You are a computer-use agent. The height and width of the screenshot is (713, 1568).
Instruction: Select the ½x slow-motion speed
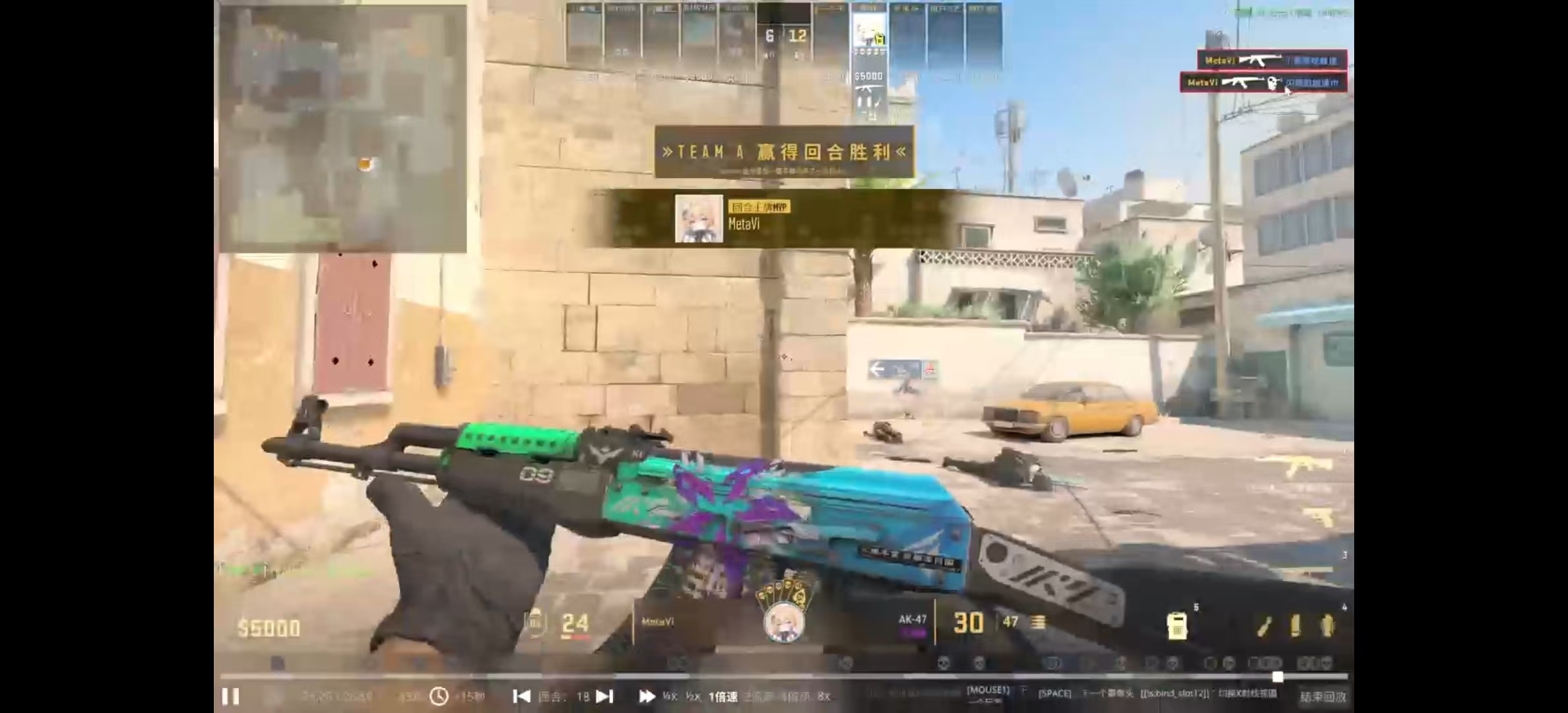[692, 696]
